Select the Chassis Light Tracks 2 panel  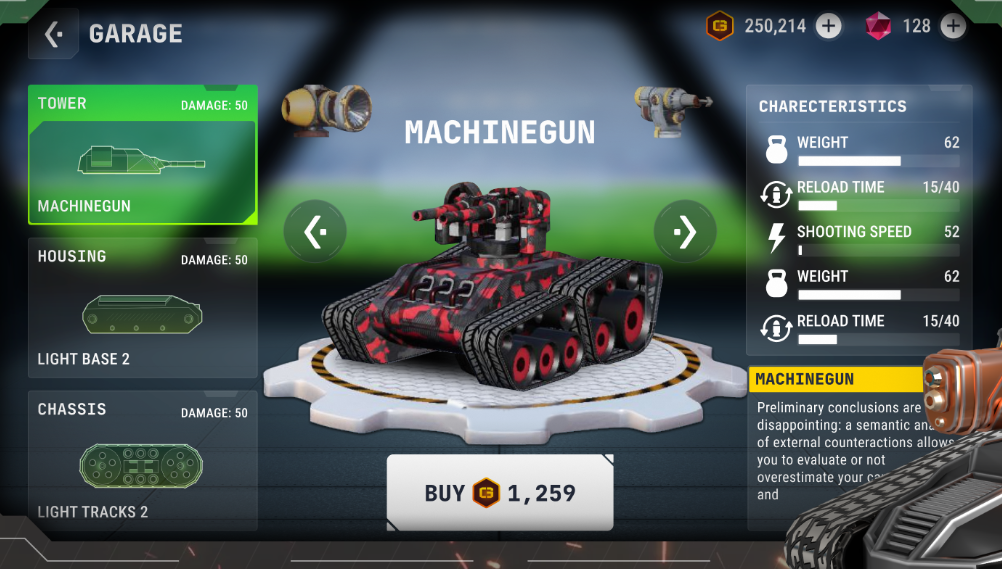pos(143,461)
